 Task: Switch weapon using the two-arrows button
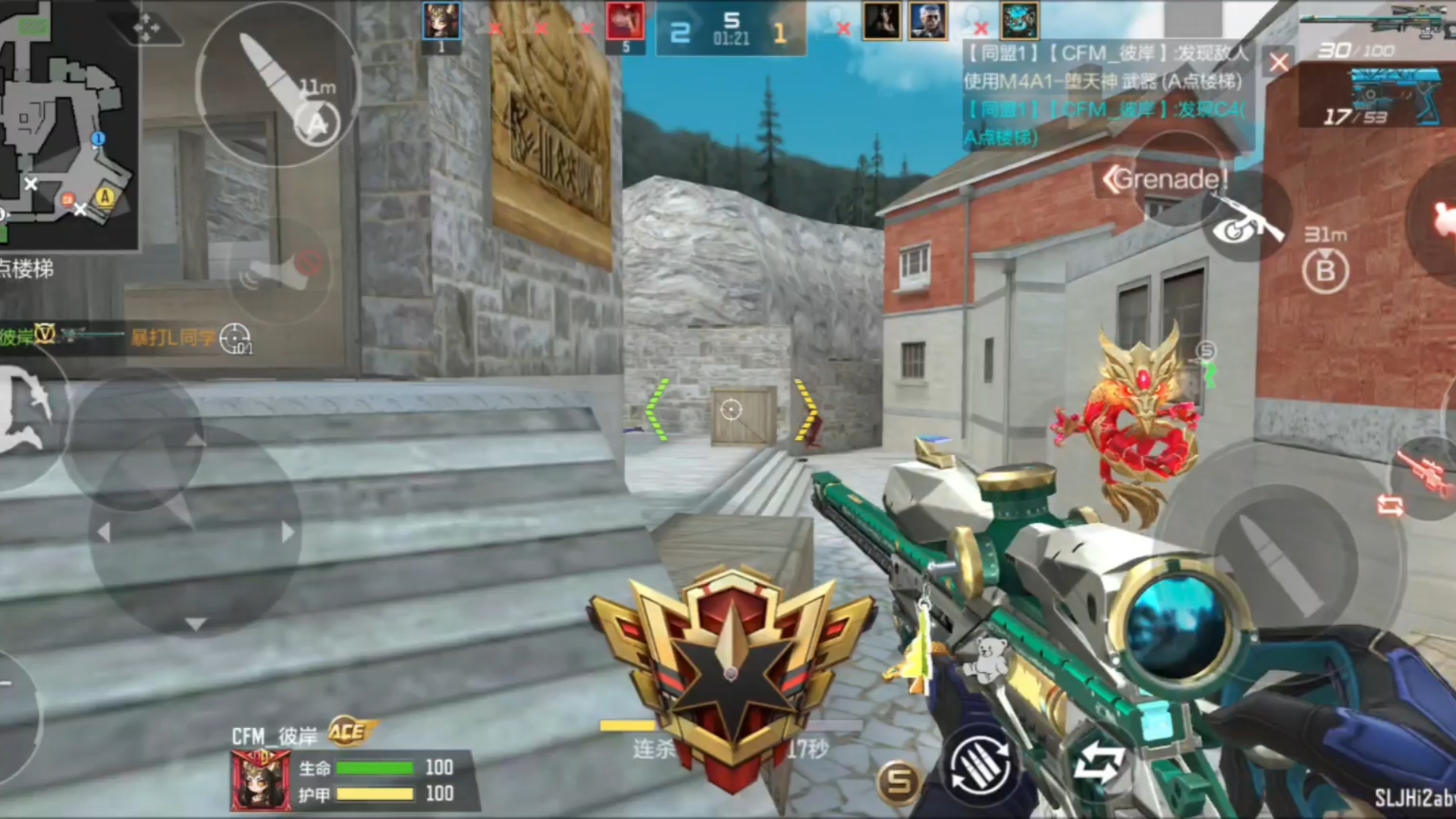coord(1099,762)
